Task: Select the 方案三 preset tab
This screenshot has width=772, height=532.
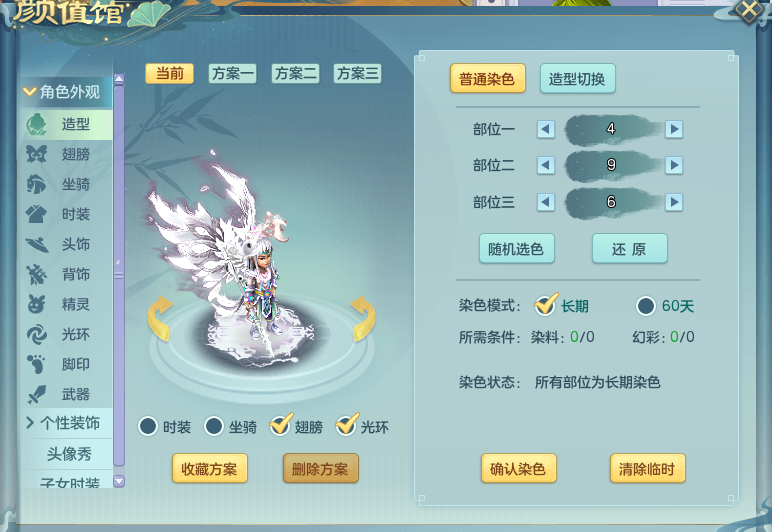Action: 357,73
